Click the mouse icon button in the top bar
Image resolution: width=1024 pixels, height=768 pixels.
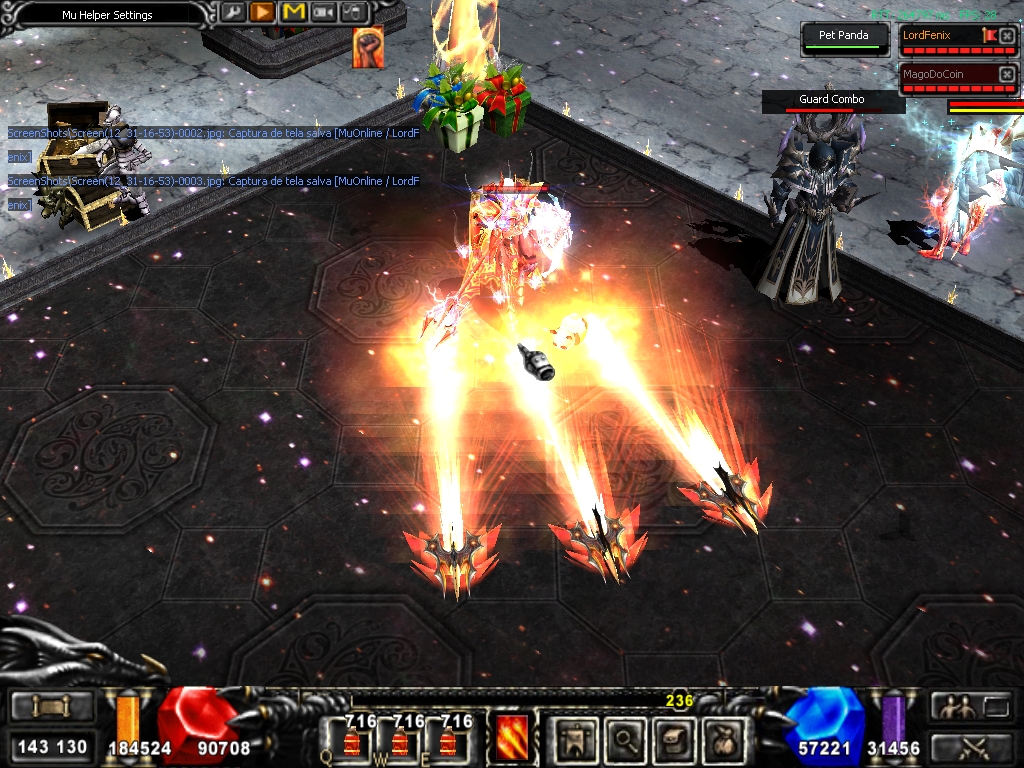click(354, 13)
